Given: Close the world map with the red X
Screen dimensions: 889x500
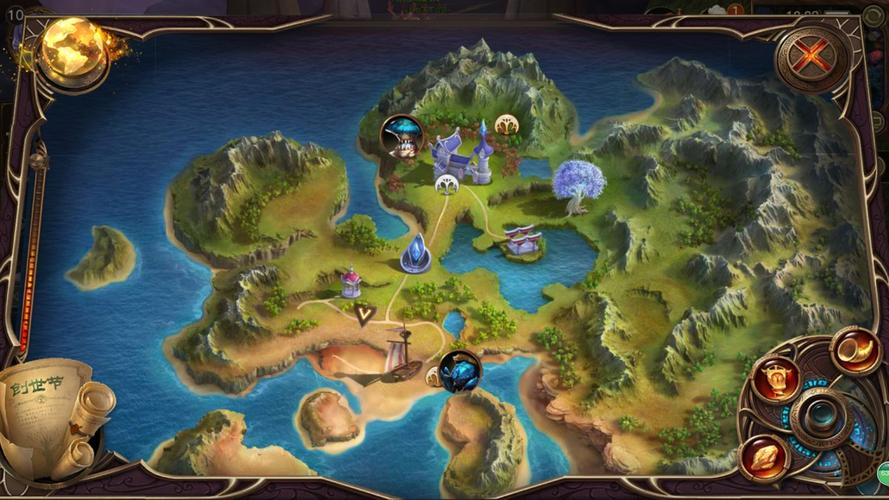Looking at the screenshot, I should click(x=811, y=58).
